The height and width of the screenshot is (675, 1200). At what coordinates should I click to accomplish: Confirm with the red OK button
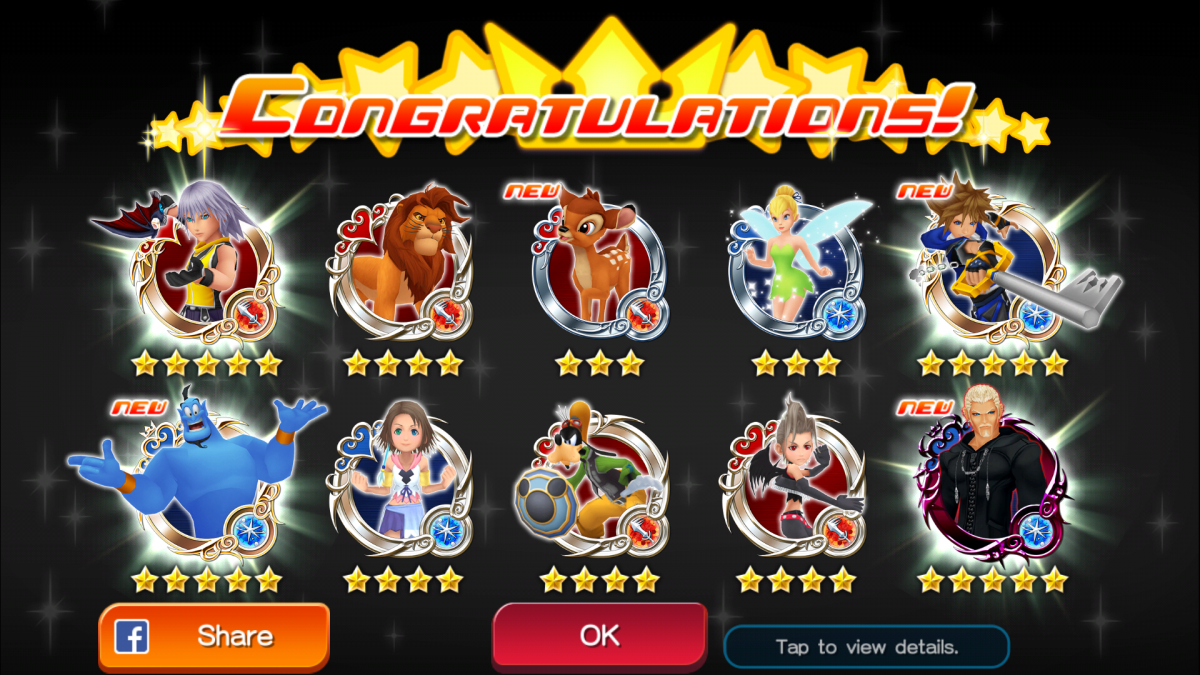599,635
